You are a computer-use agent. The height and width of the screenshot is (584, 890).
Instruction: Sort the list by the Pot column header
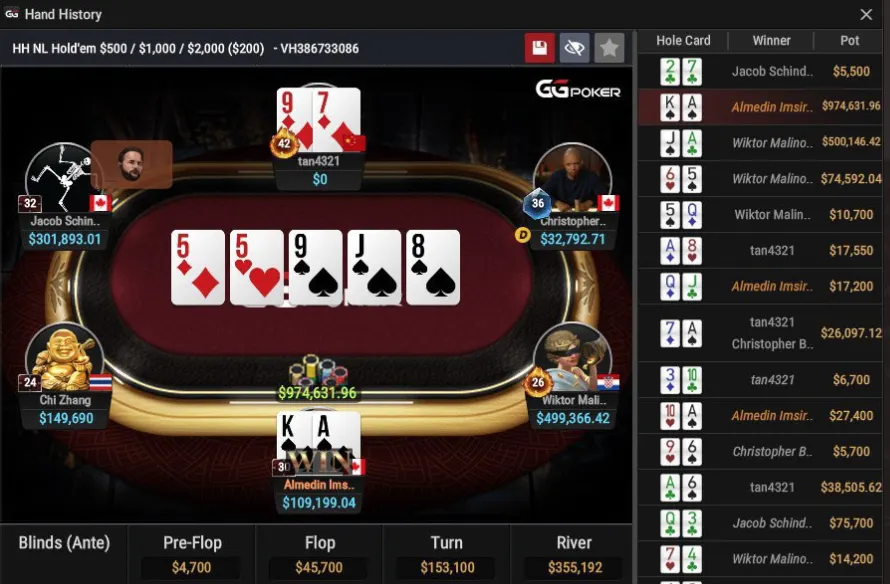click(x=849, y=41)
